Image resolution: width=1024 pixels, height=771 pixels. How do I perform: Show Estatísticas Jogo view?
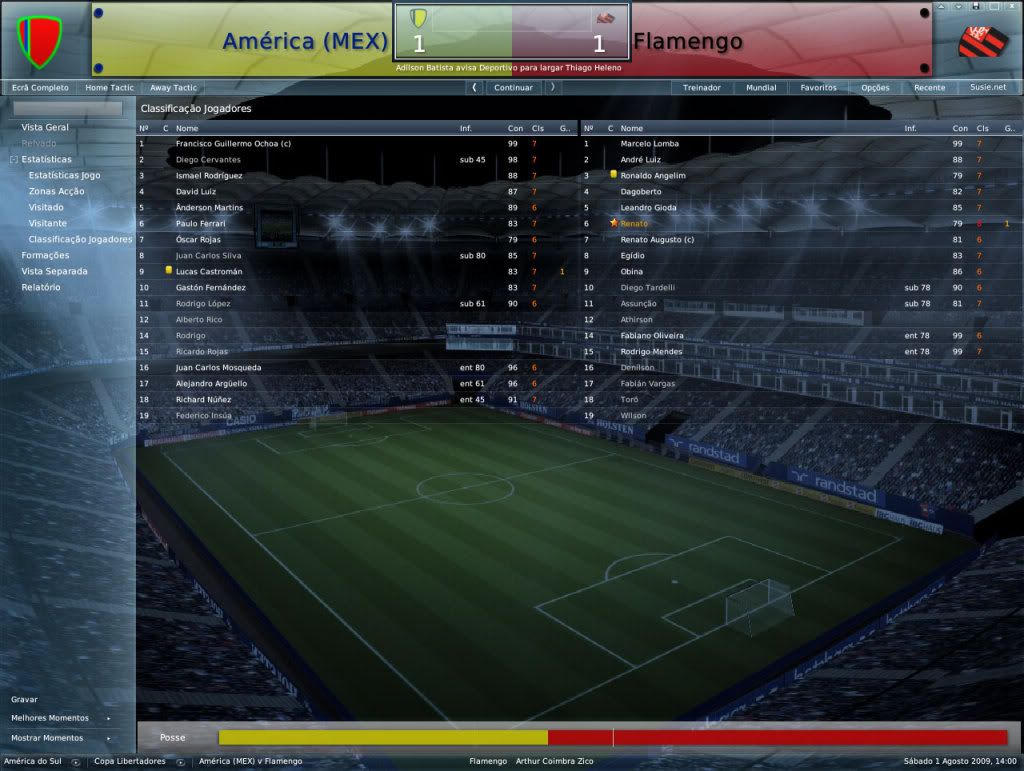point(64,175)
